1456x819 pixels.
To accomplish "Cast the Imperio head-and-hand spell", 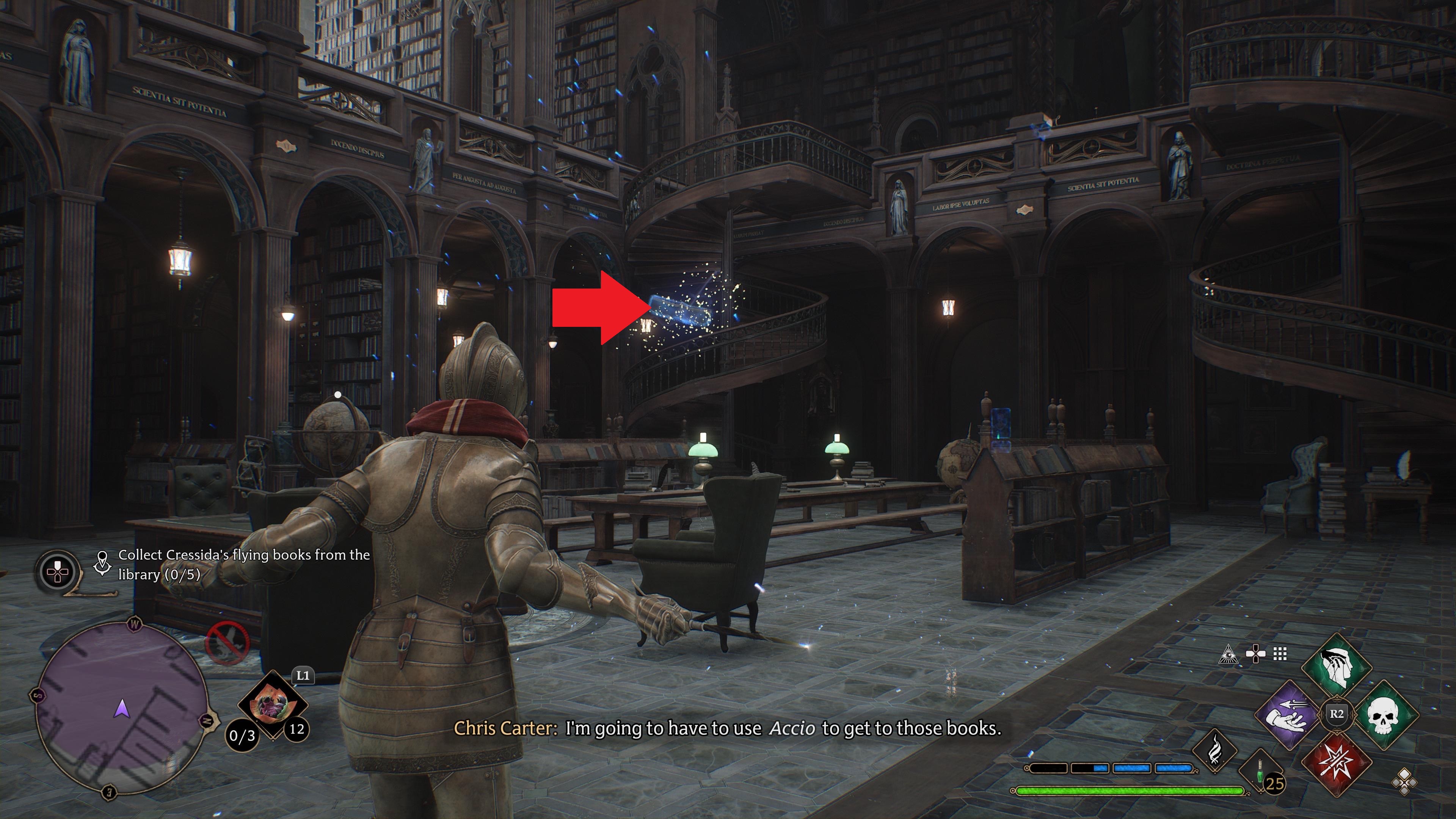I will [x=1336, y=668].
